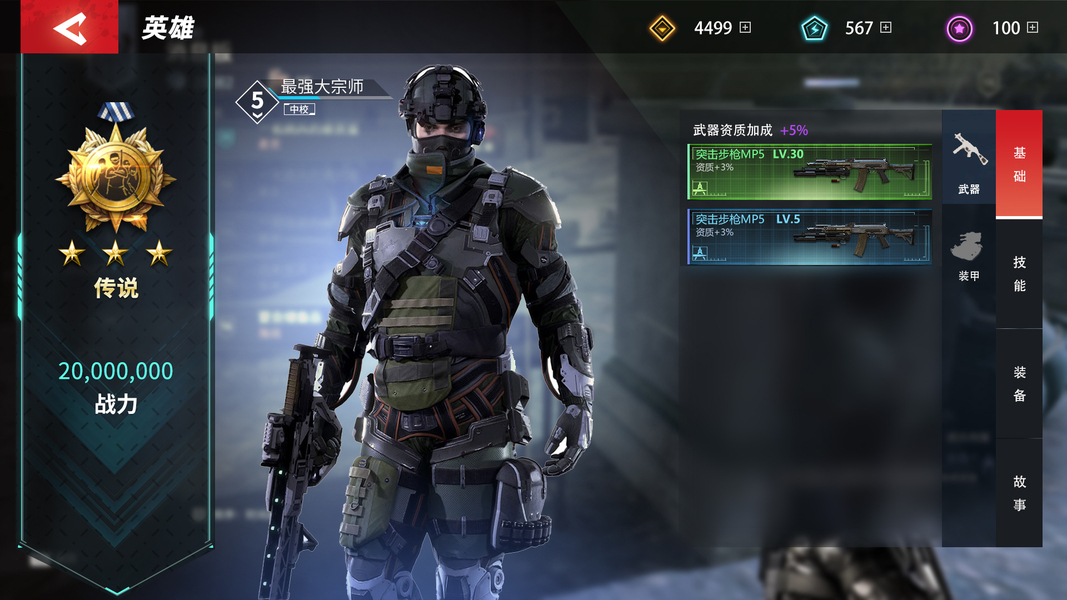Screen dimensions: 1067x600
Task: Go back with the red arrow button
Action: click(69, 28)
